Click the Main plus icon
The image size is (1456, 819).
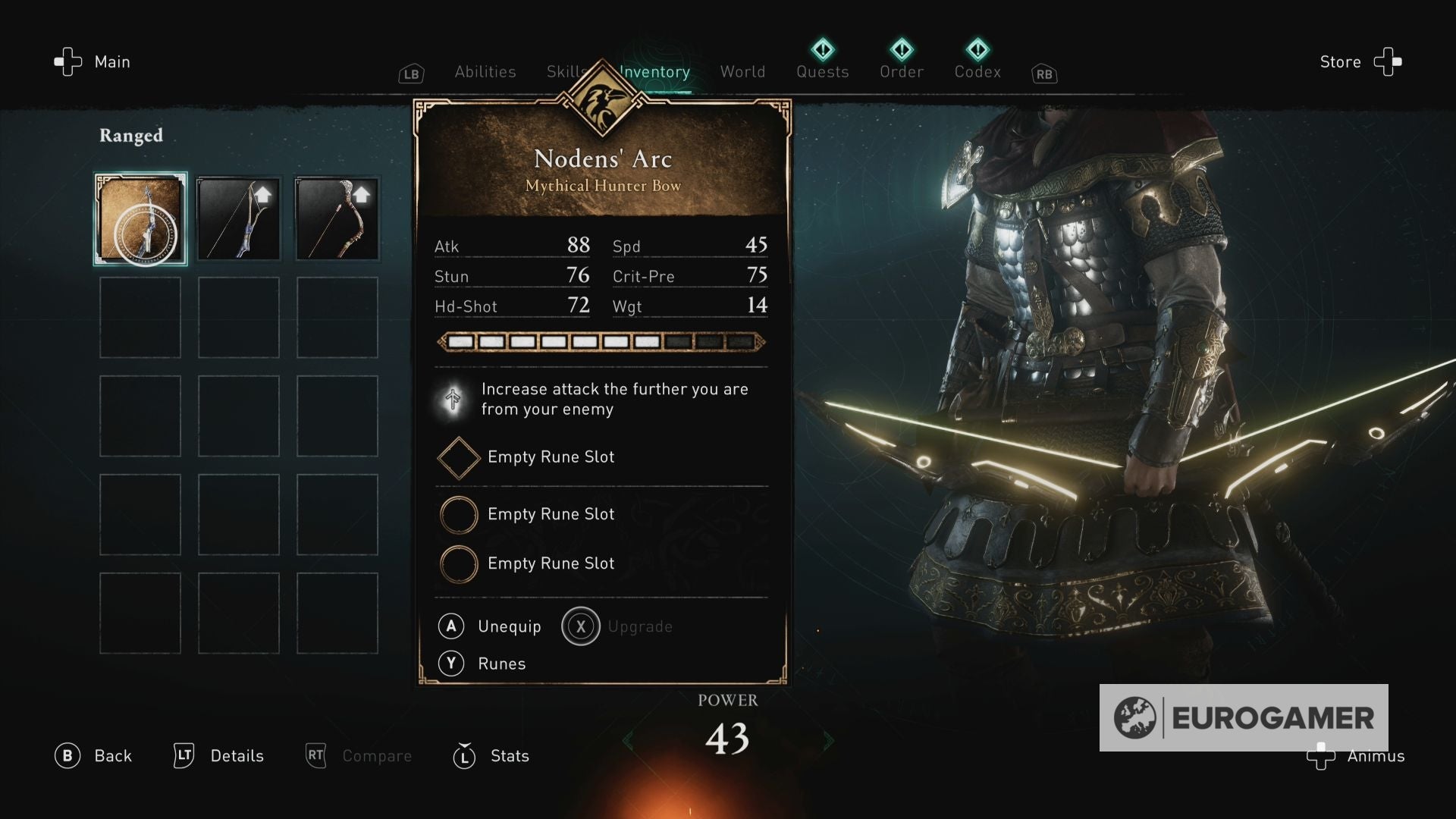[x=67, y=62]
